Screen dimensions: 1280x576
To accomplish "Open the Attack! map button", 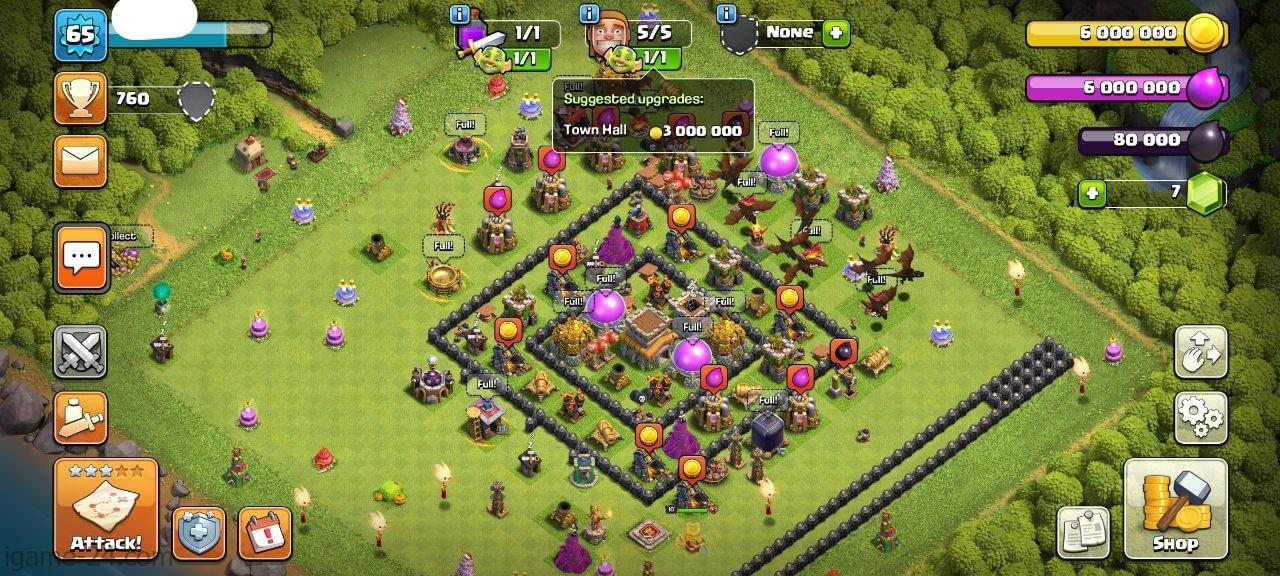I will [106, 508].
